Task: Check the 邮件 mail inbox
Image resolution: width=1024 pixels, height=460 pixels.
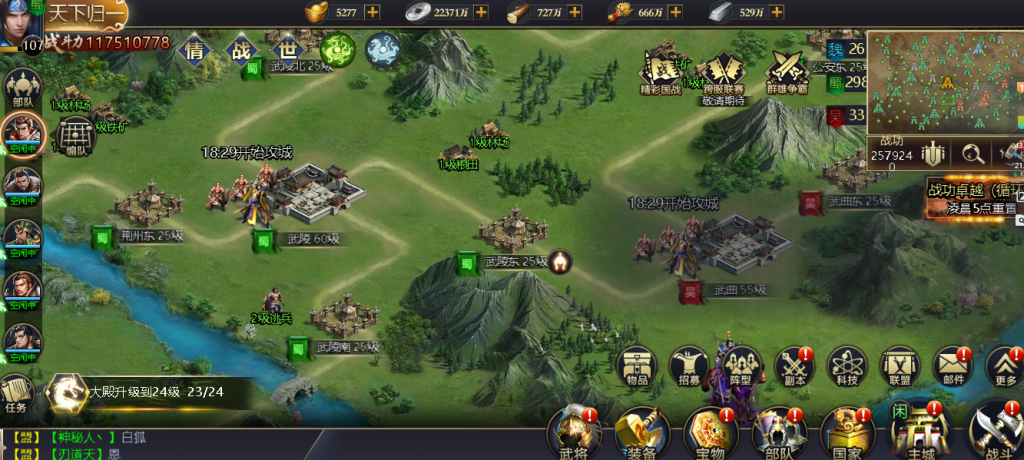Action: 952,367
